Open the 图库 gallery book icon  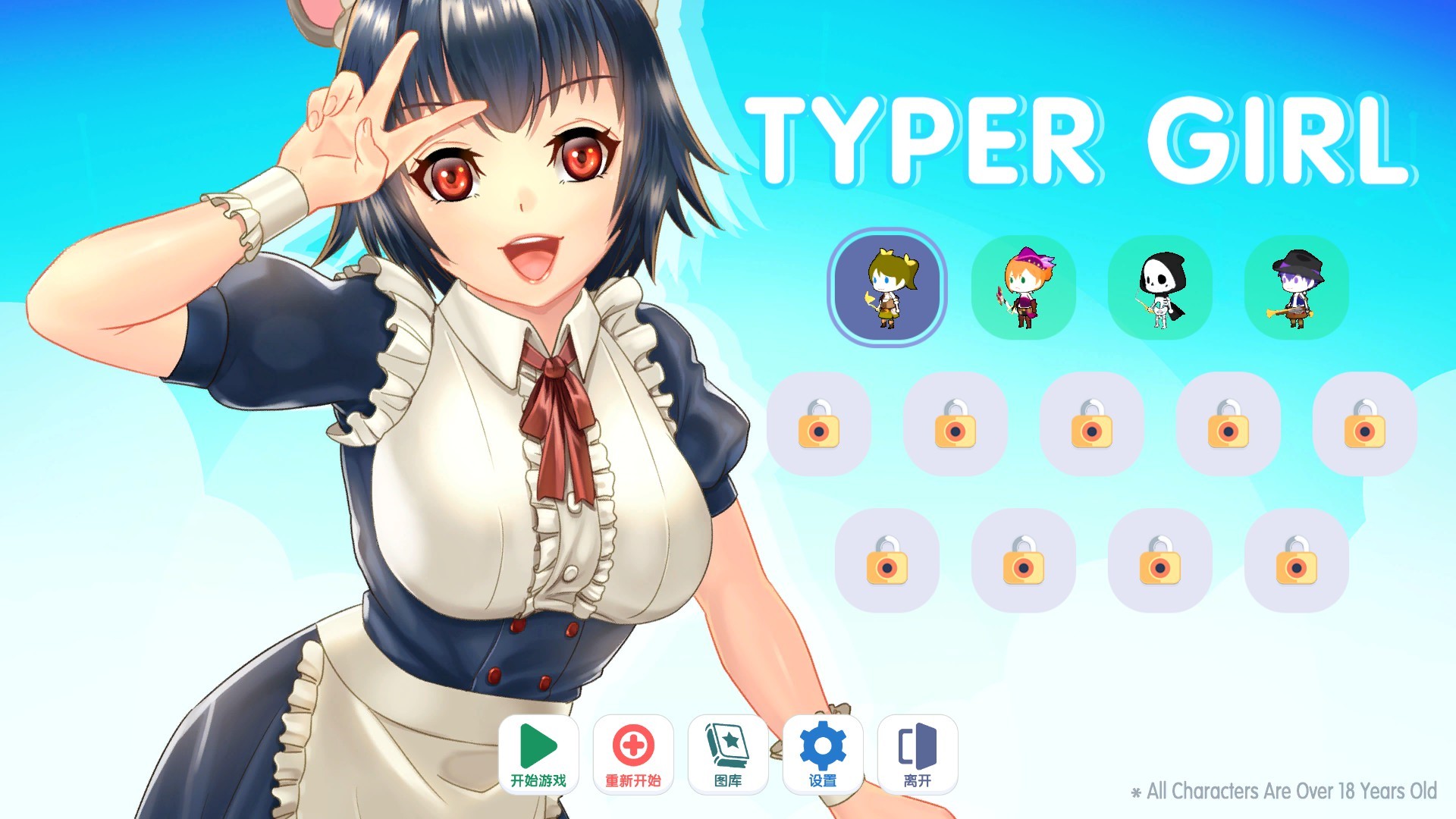(728, 755)
